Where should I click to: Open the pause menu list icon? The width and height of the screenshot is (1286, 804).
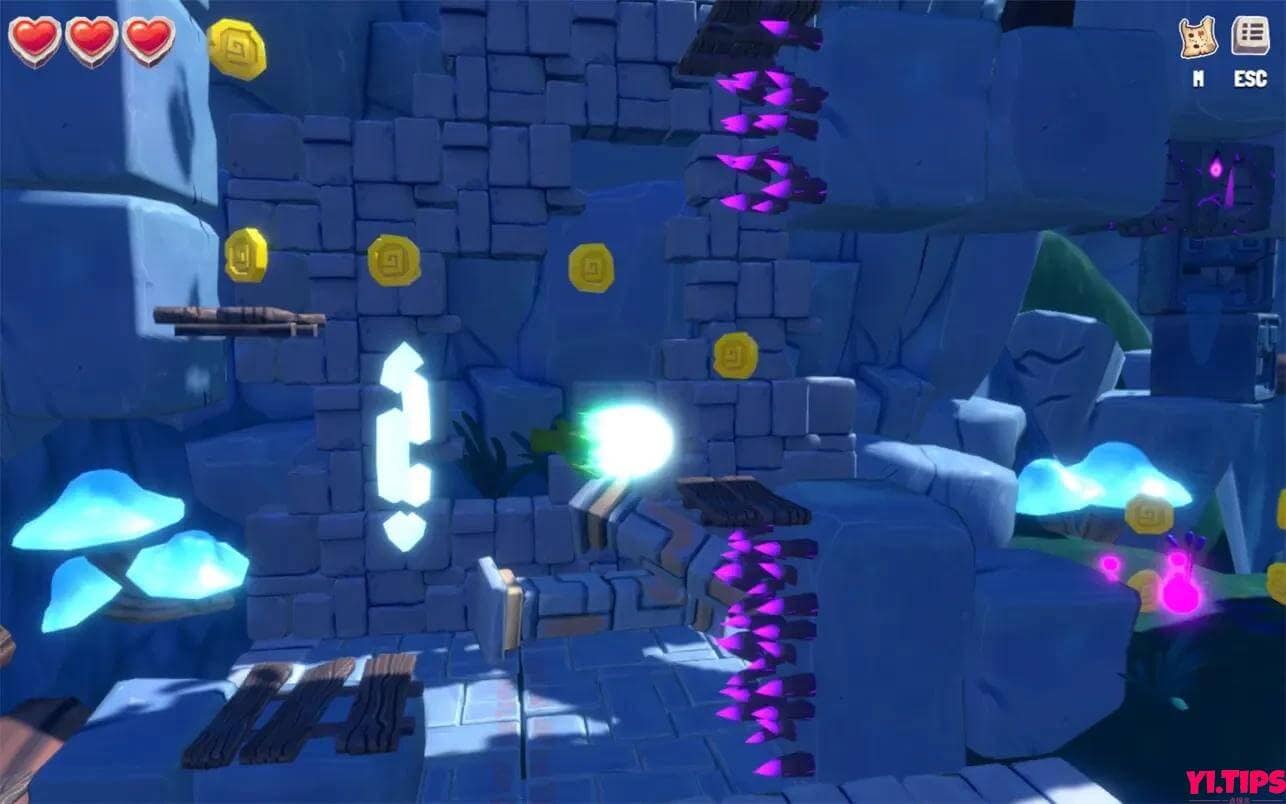[1250, 37]
